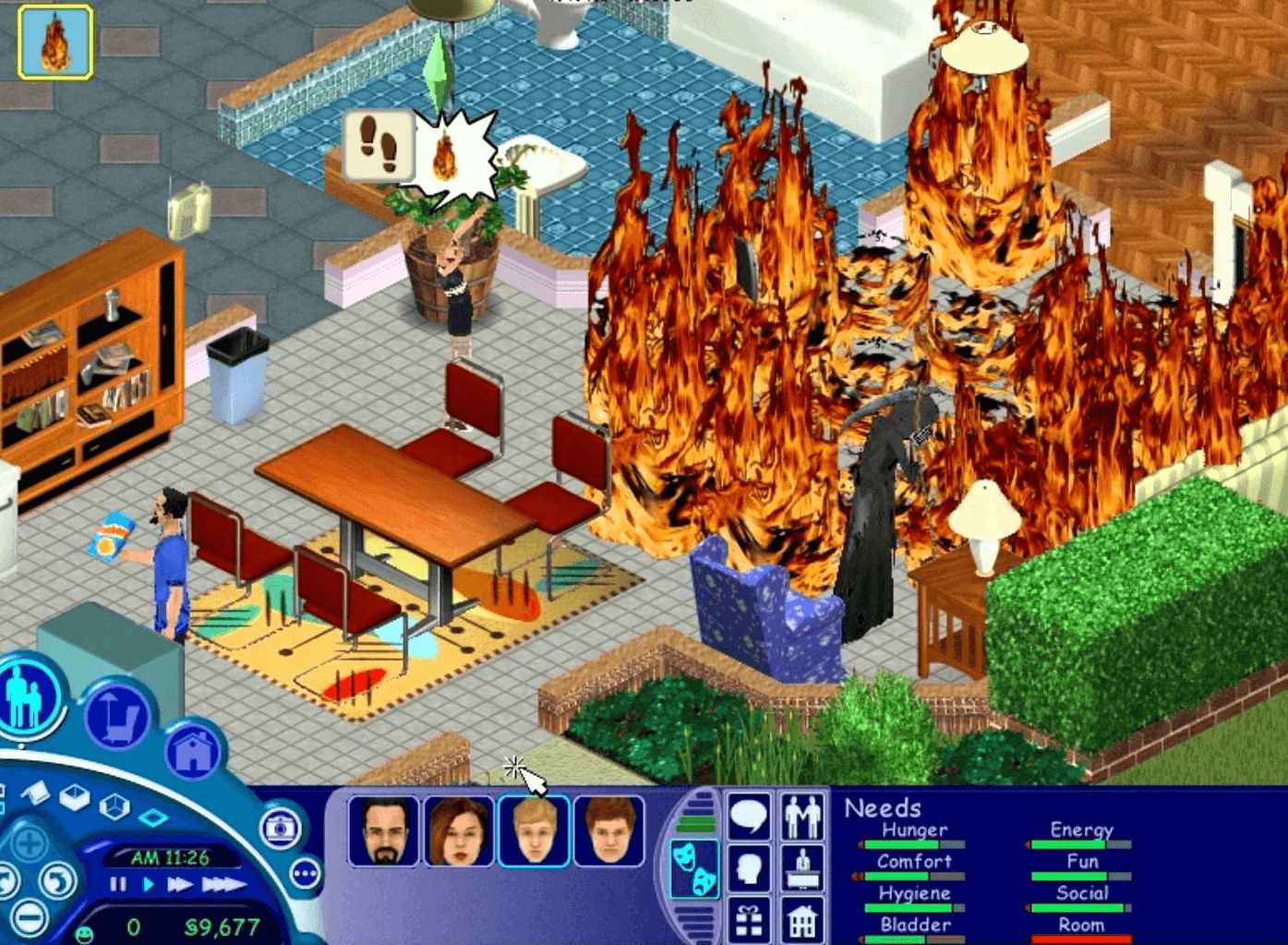Select the red-haired woman's portrait
1288x945 pixels.
(x=459, y=831)
